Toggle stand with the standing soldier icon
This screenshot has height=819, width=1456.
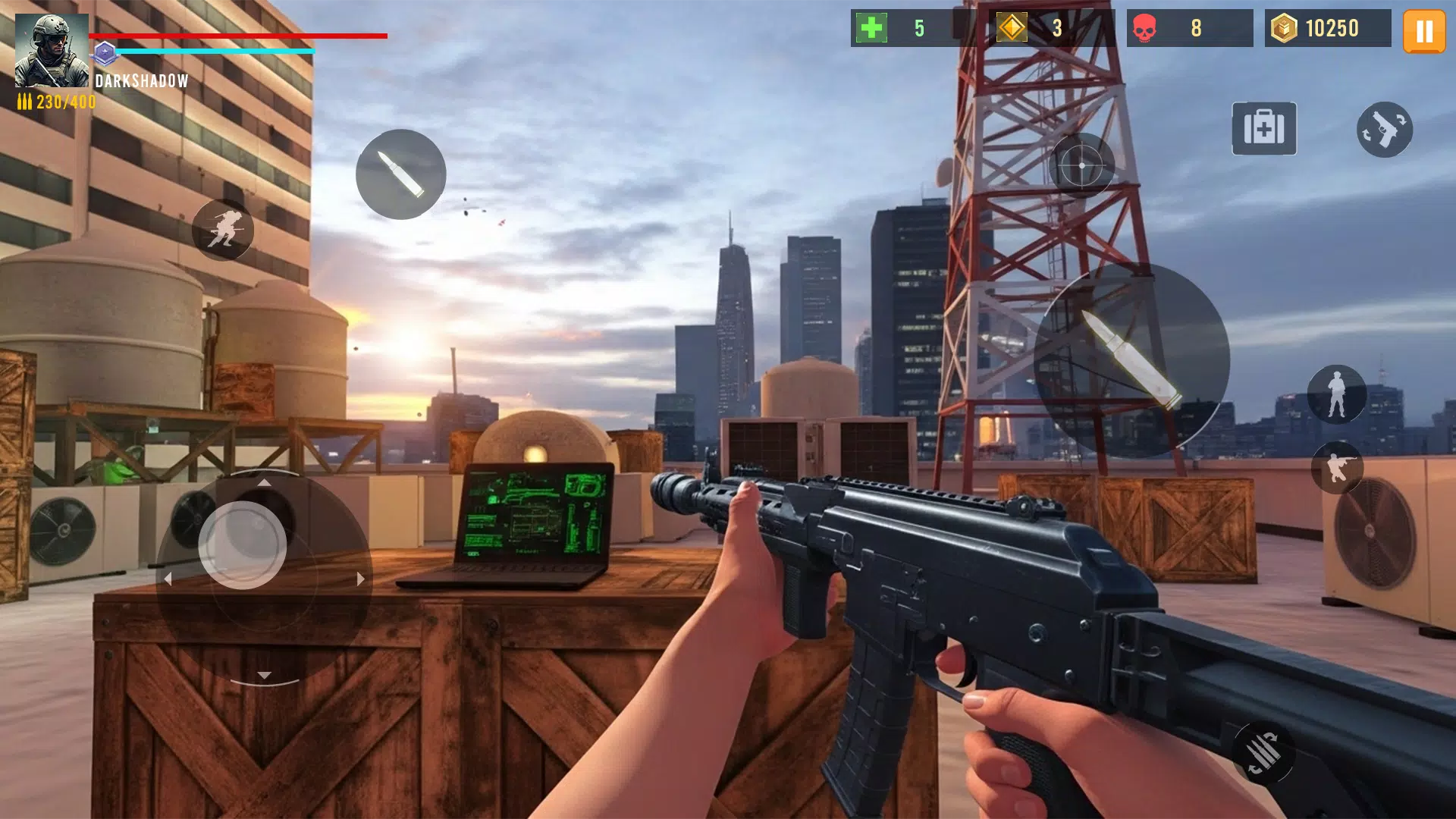click(1337, 393)
